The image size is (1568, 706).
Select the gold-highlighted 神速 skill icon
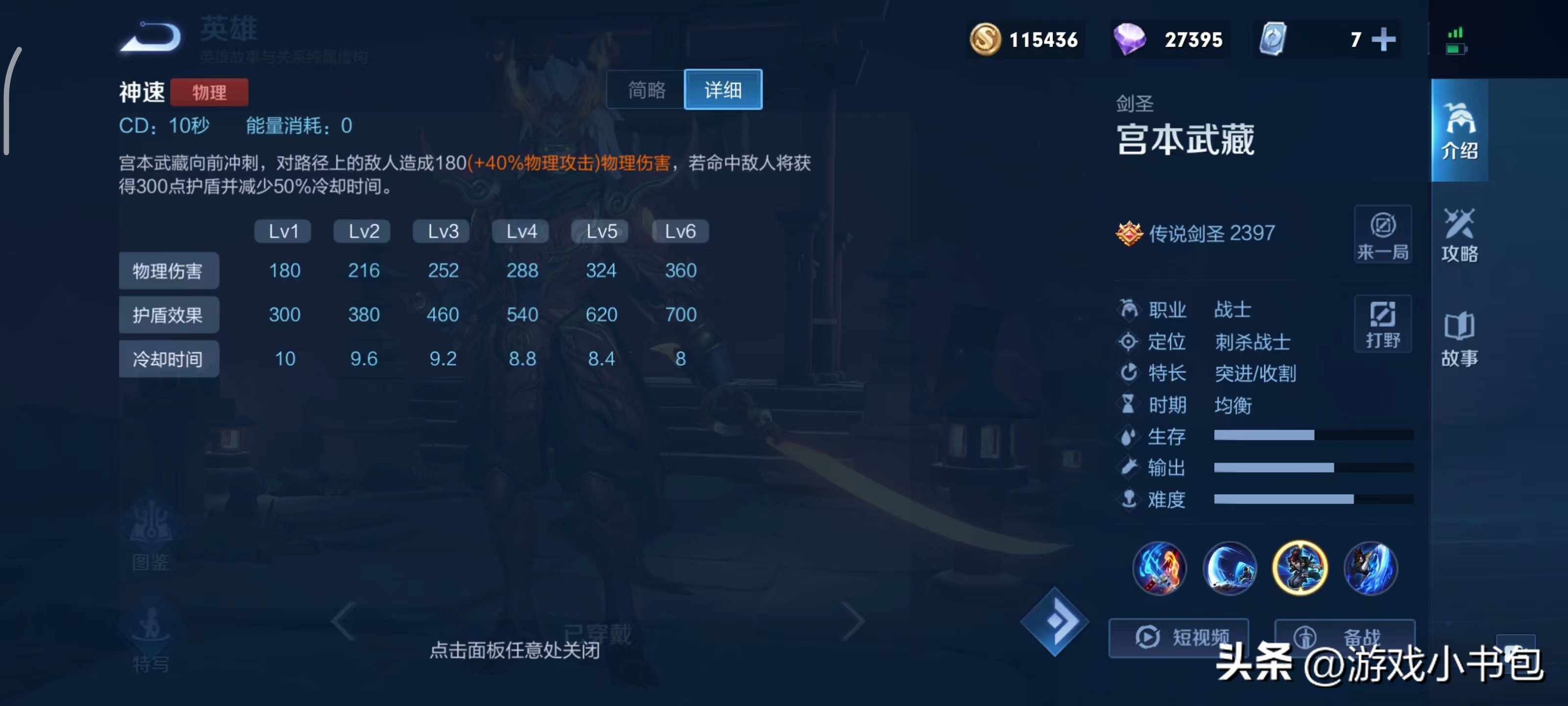(x=1299, y=568)
